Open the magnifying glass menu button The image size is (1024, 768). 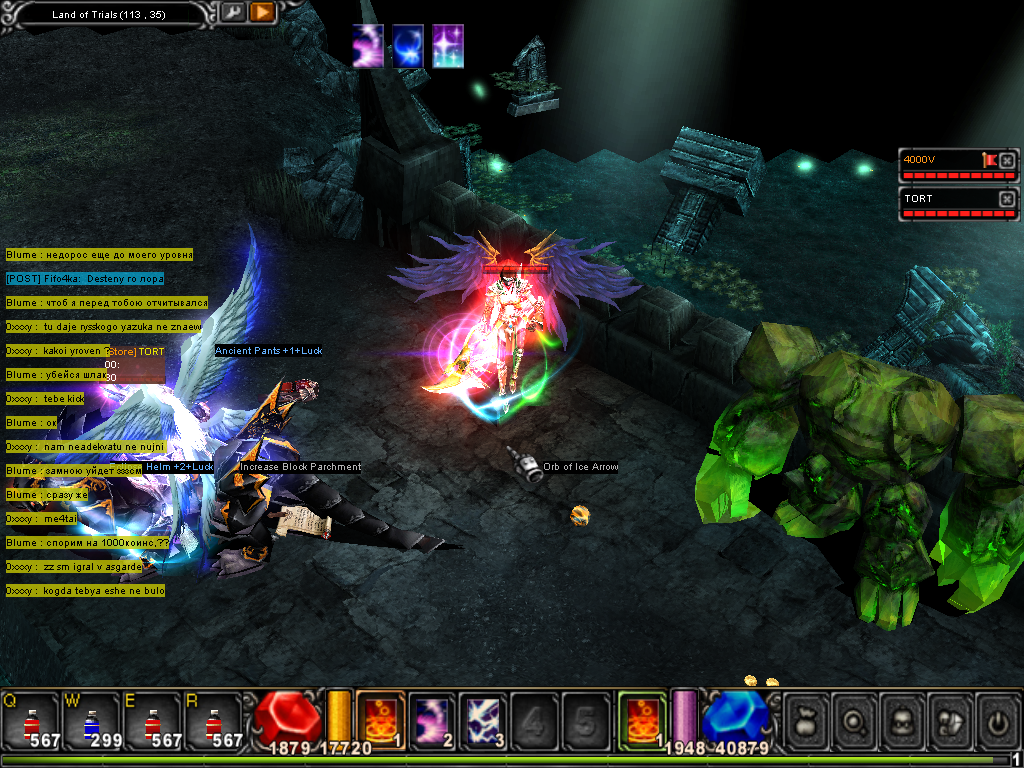[855, 718]
